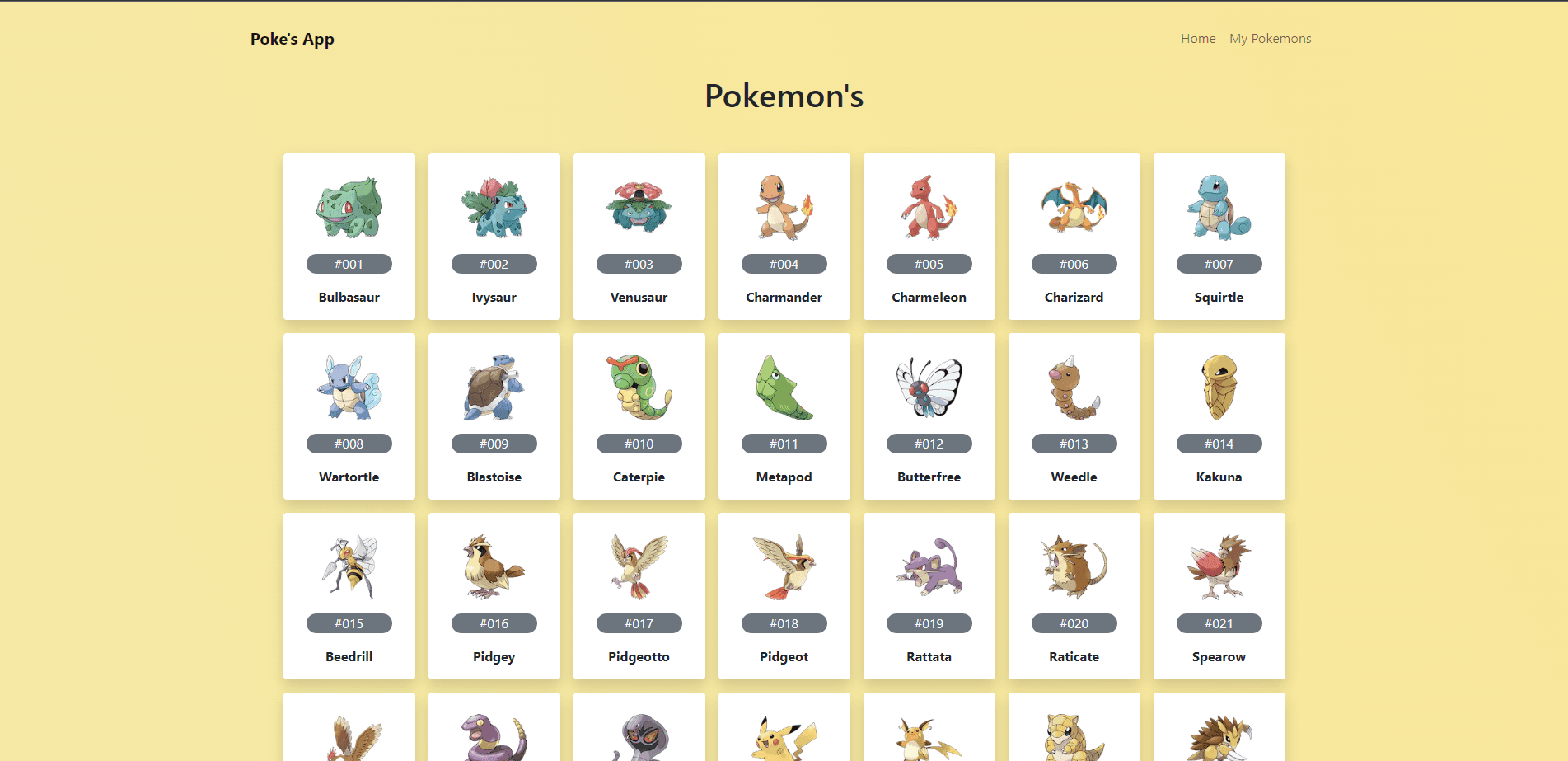Click the Spearow sprite image

point(1219,566)
